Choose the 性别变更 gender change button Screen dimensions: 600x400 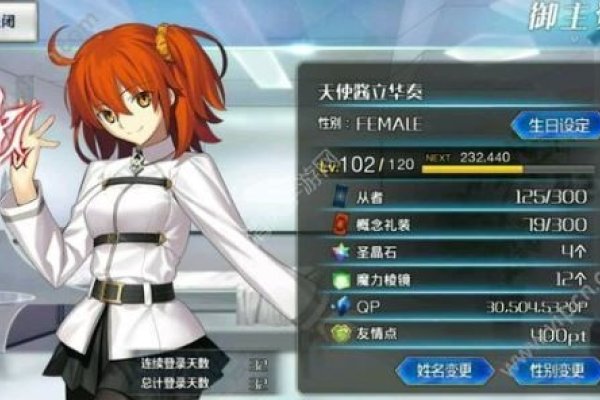point(553,370)
